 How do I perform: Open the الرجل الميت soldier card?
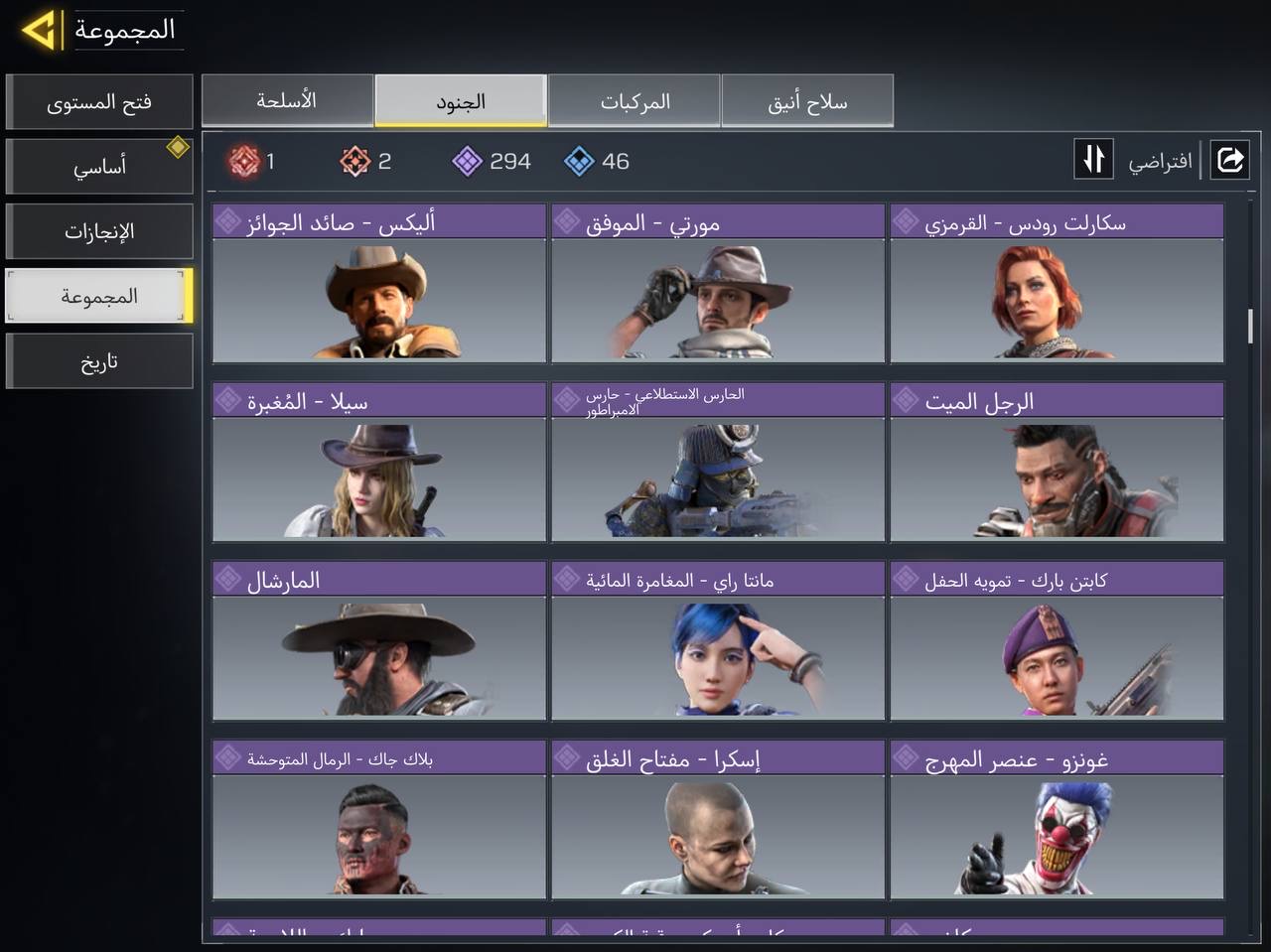(1057, 463)
